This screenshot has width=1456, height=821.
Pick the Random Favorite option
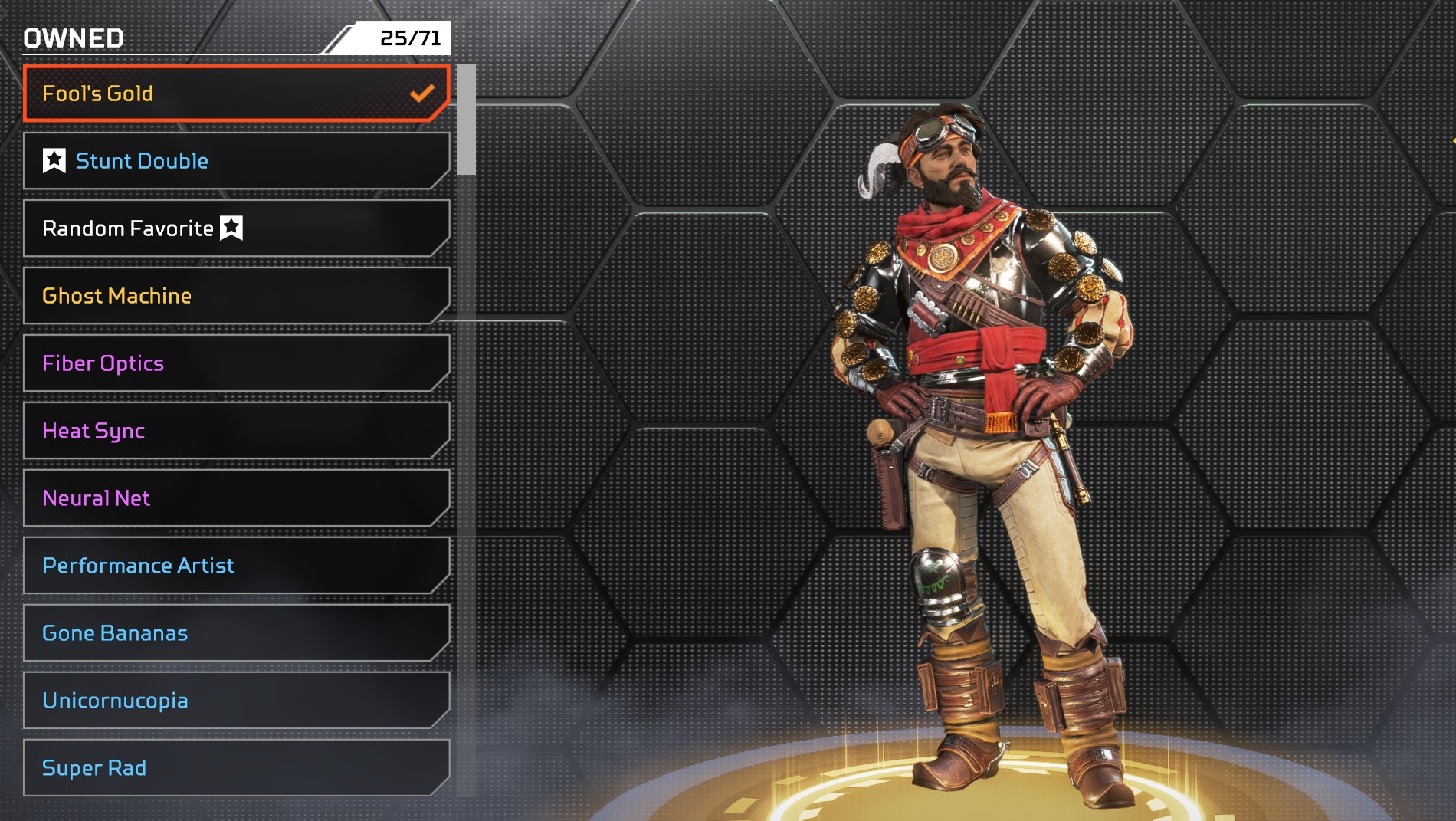236,228
